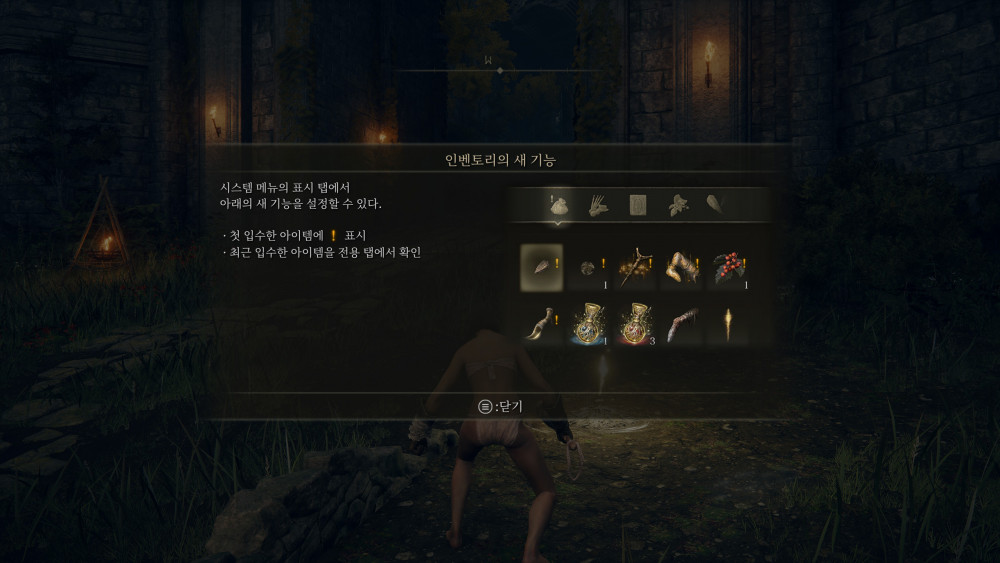Switch to the feather-shaped tab
Viewport: 1000px width, 563px height.
tap(716, 205)
